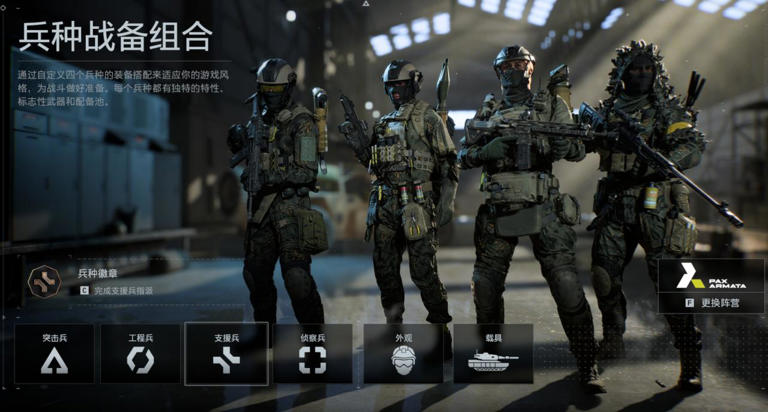This screenshot has width=768, height=412.
Task: Open the 工程兵 engineer class tile
Action: pos(140,353)
